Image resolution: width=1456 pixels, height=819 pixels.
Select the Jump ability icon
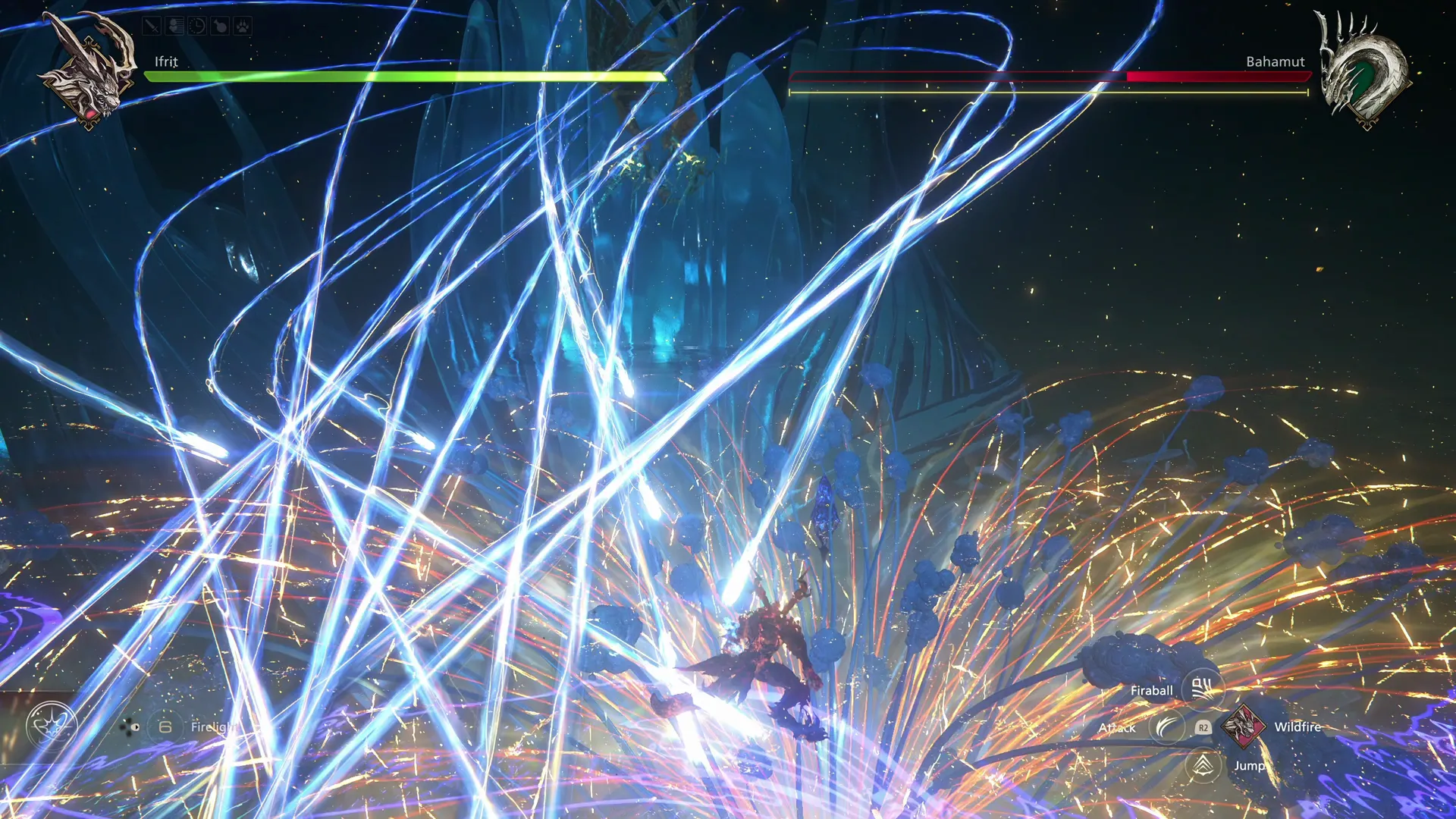coord(1203,767)
